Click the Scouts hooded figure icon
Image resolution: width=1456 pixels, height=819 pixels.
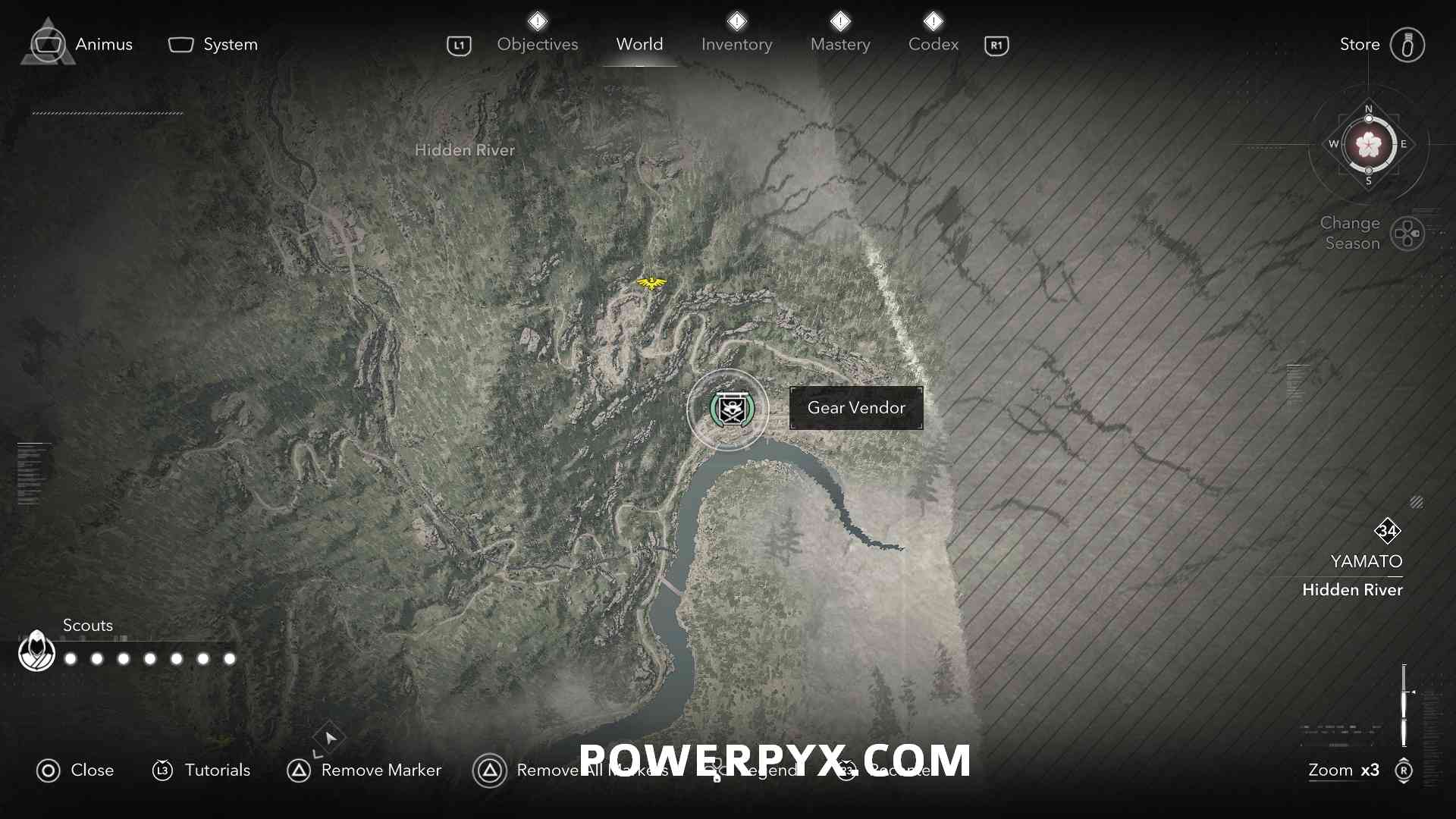[36, 651]
